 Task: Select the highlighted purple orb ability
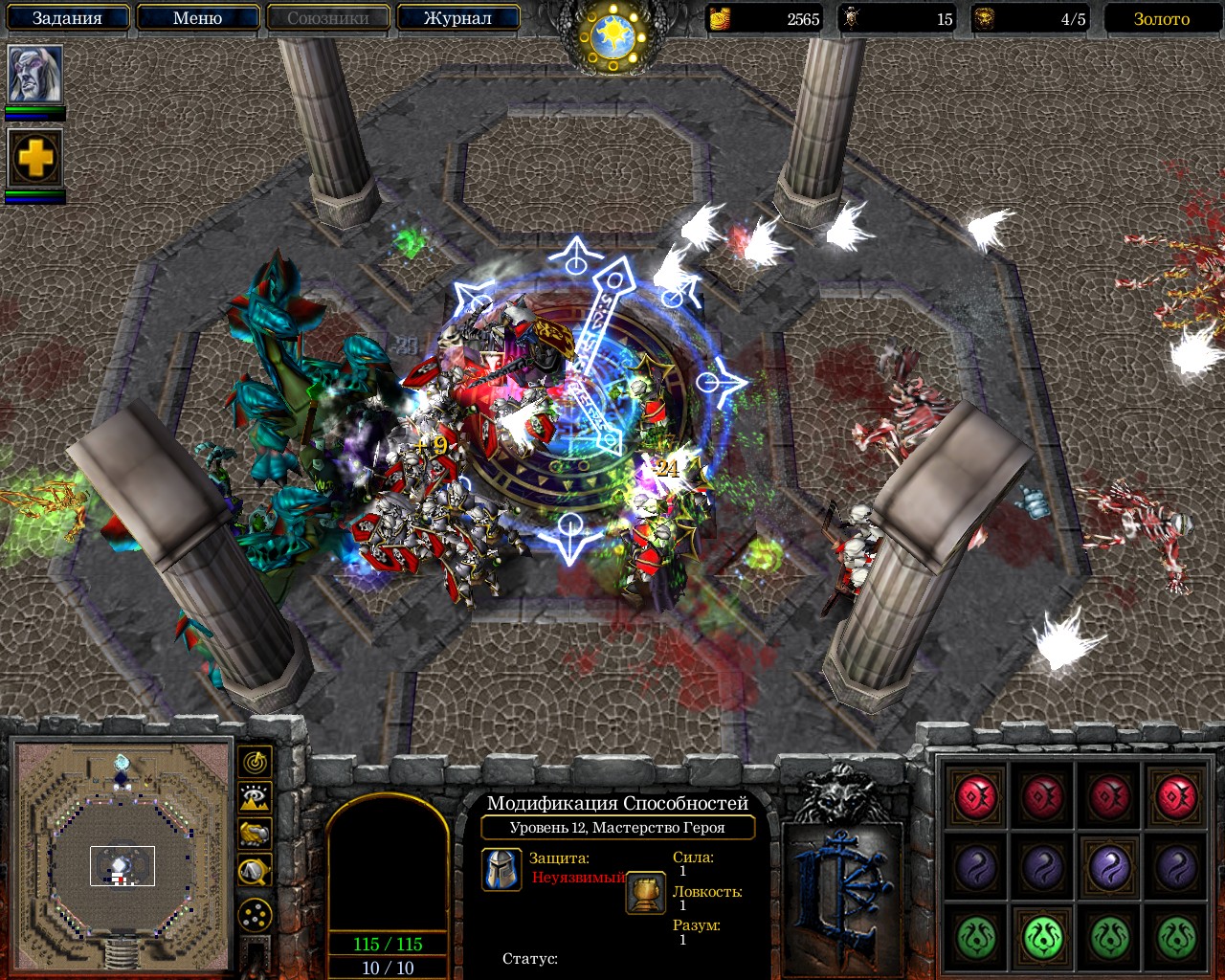click(1110, 868)
